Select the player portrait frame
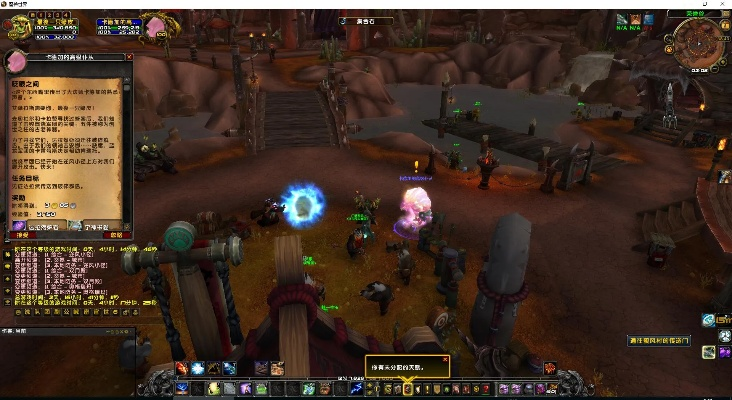732x400 pixels. tap(20, 26)
